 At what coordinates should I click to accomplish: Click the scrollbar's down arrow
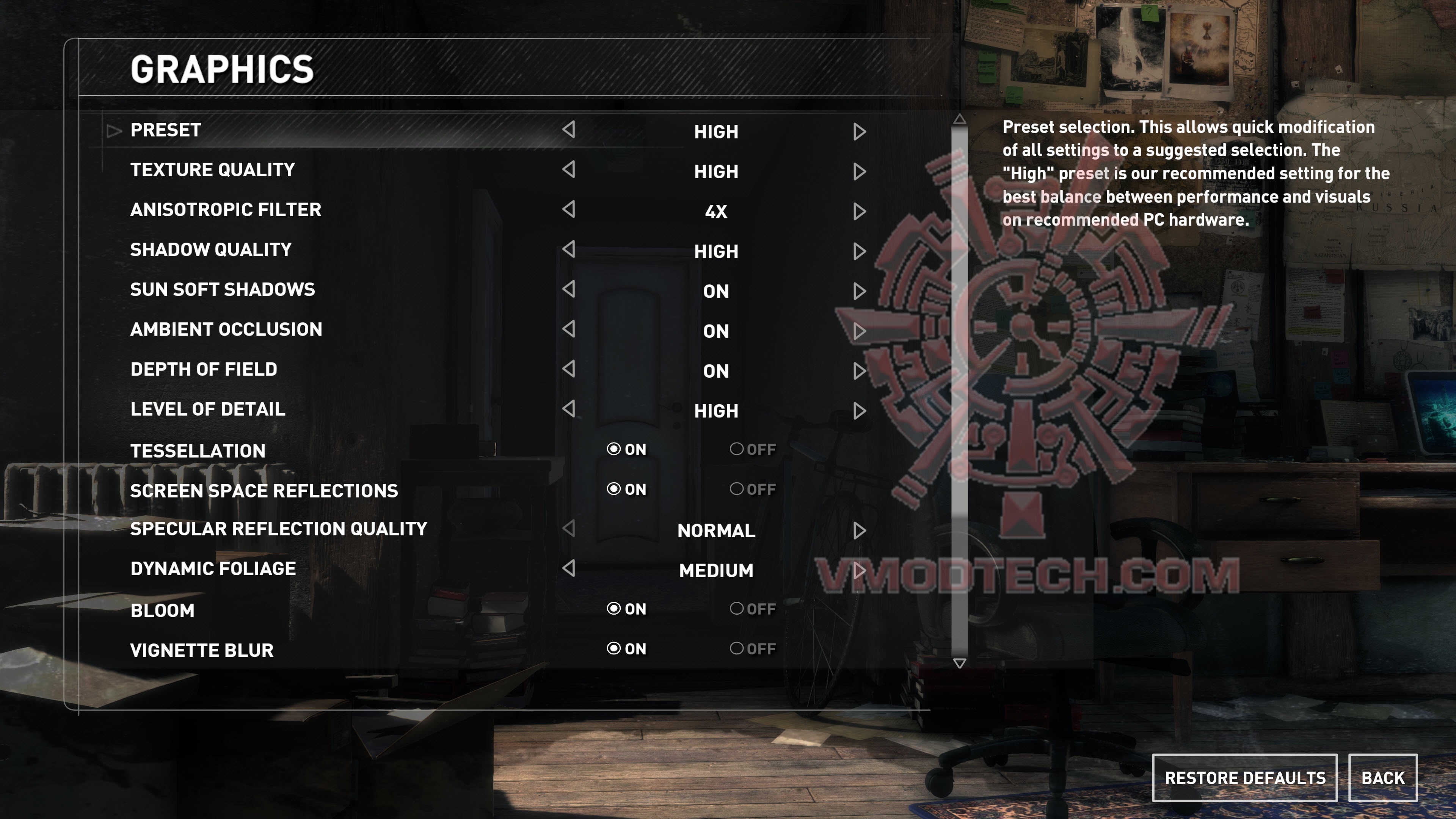point(959,663)
